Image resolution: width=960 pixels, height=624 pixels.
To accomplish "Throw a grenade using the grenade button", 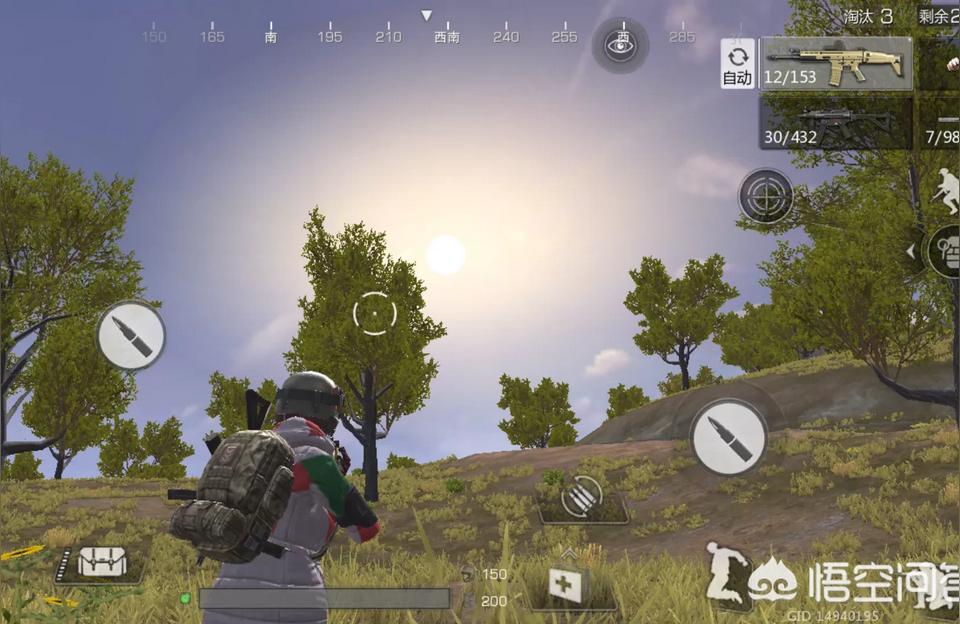I will pos(945,250).
